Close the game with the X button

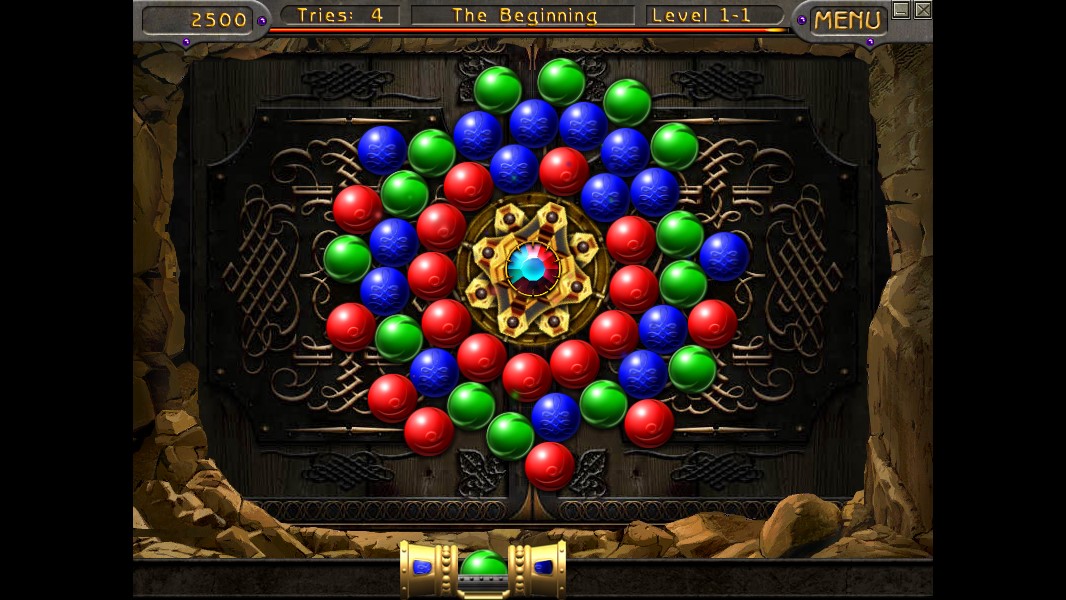(922, 10)
